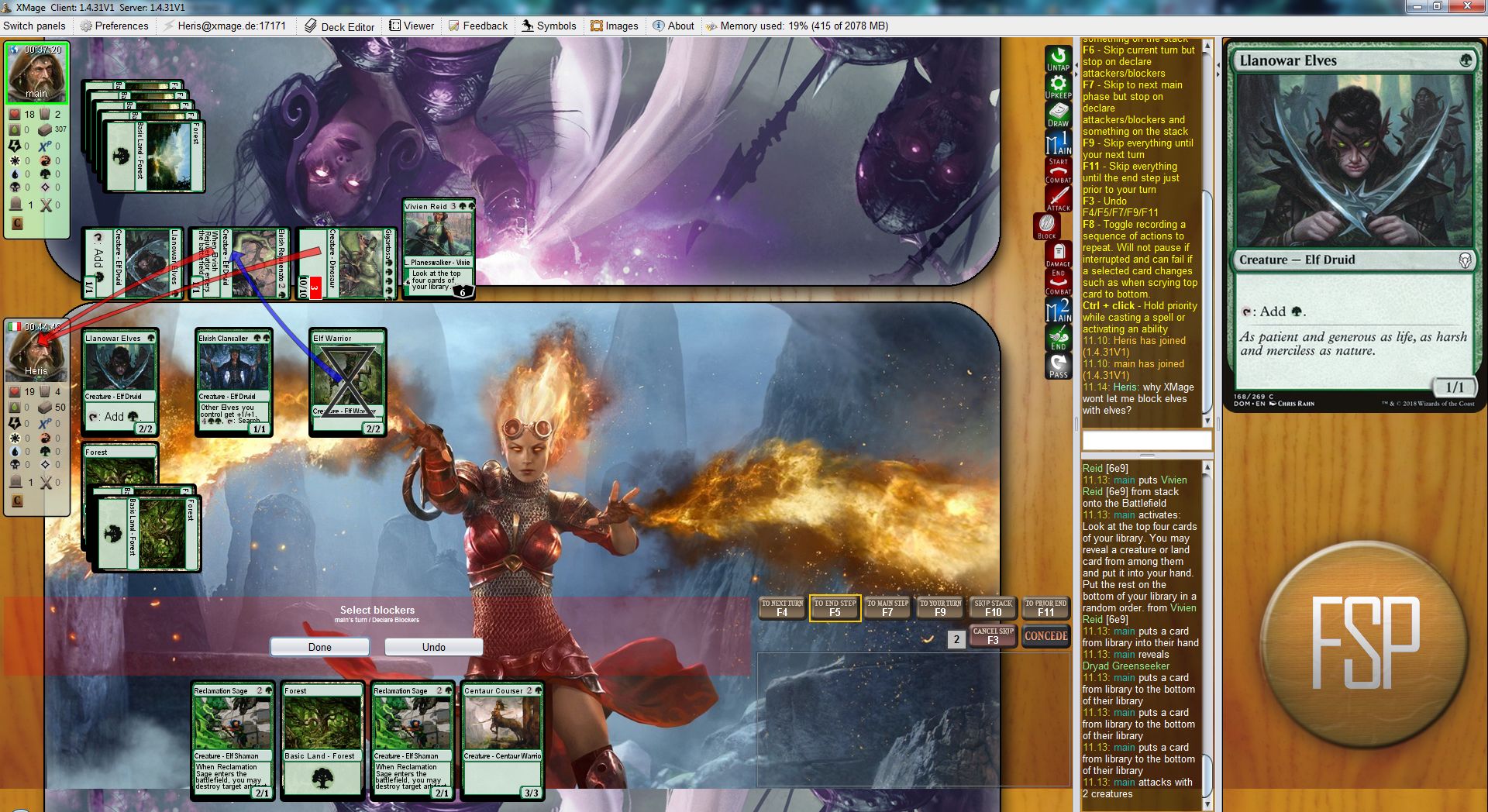
Task: Choose the To Main Step F7 button
Action: pos(887,608)
